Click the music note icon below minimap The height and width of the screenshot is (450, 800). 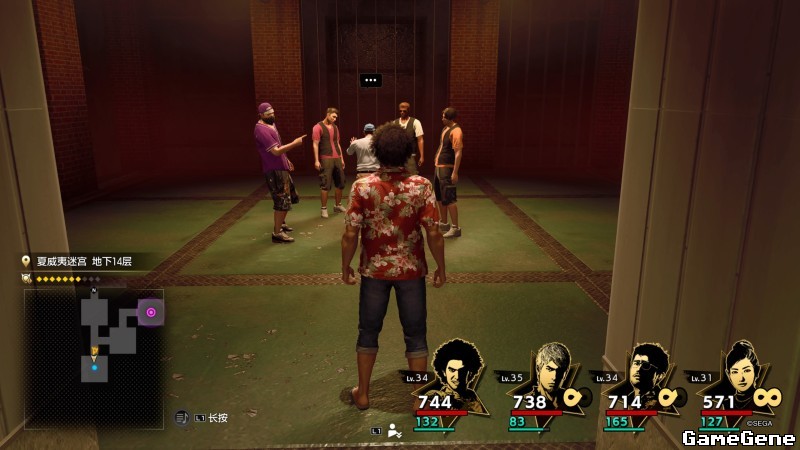(181, 417)
